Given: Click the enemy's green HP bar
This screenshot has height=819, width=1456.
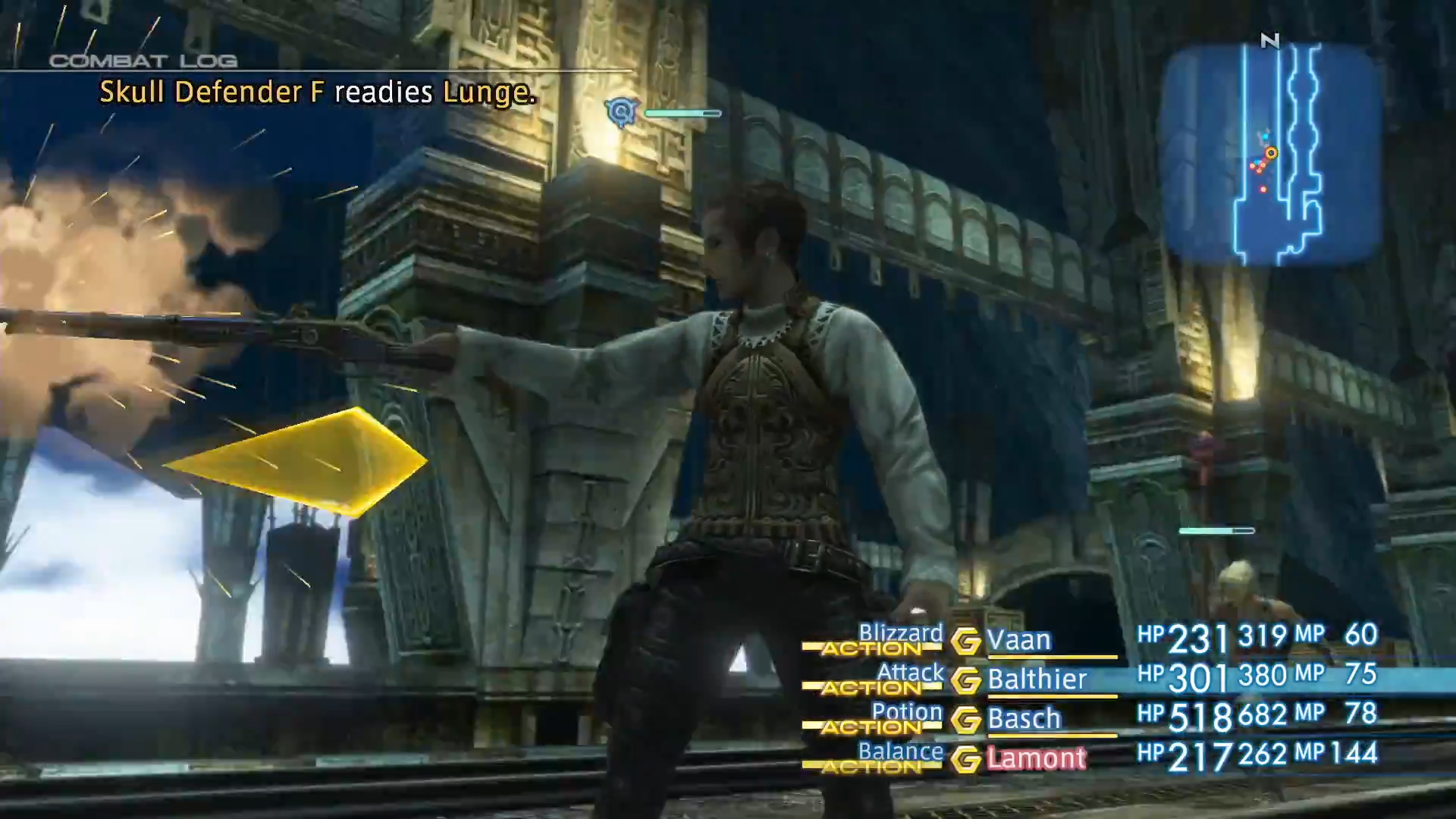Looking at the screenshot, I should click(x=681, y=113).
